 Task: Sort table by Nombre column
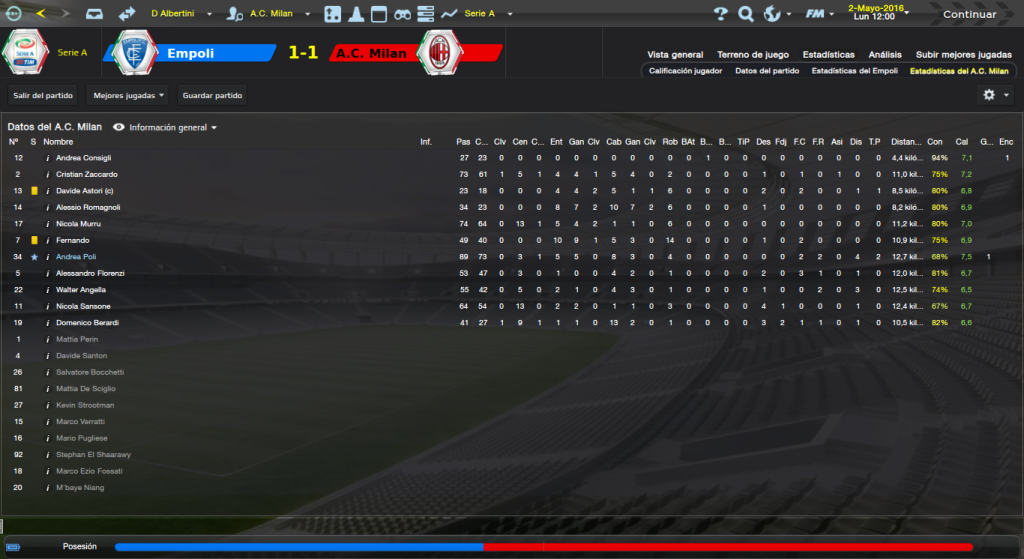point(58,142)
